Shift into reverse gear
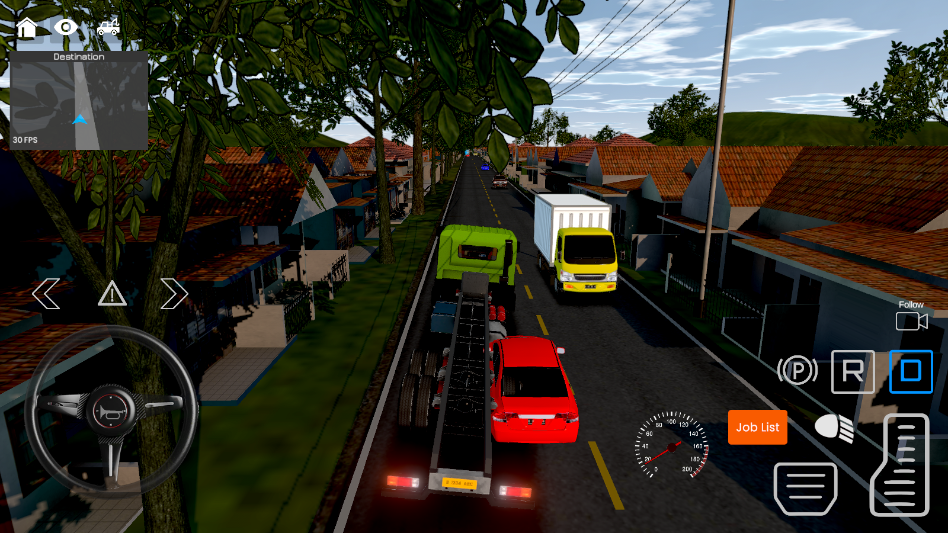The width and height of the screenshot is (948, 533). point(852,372)
